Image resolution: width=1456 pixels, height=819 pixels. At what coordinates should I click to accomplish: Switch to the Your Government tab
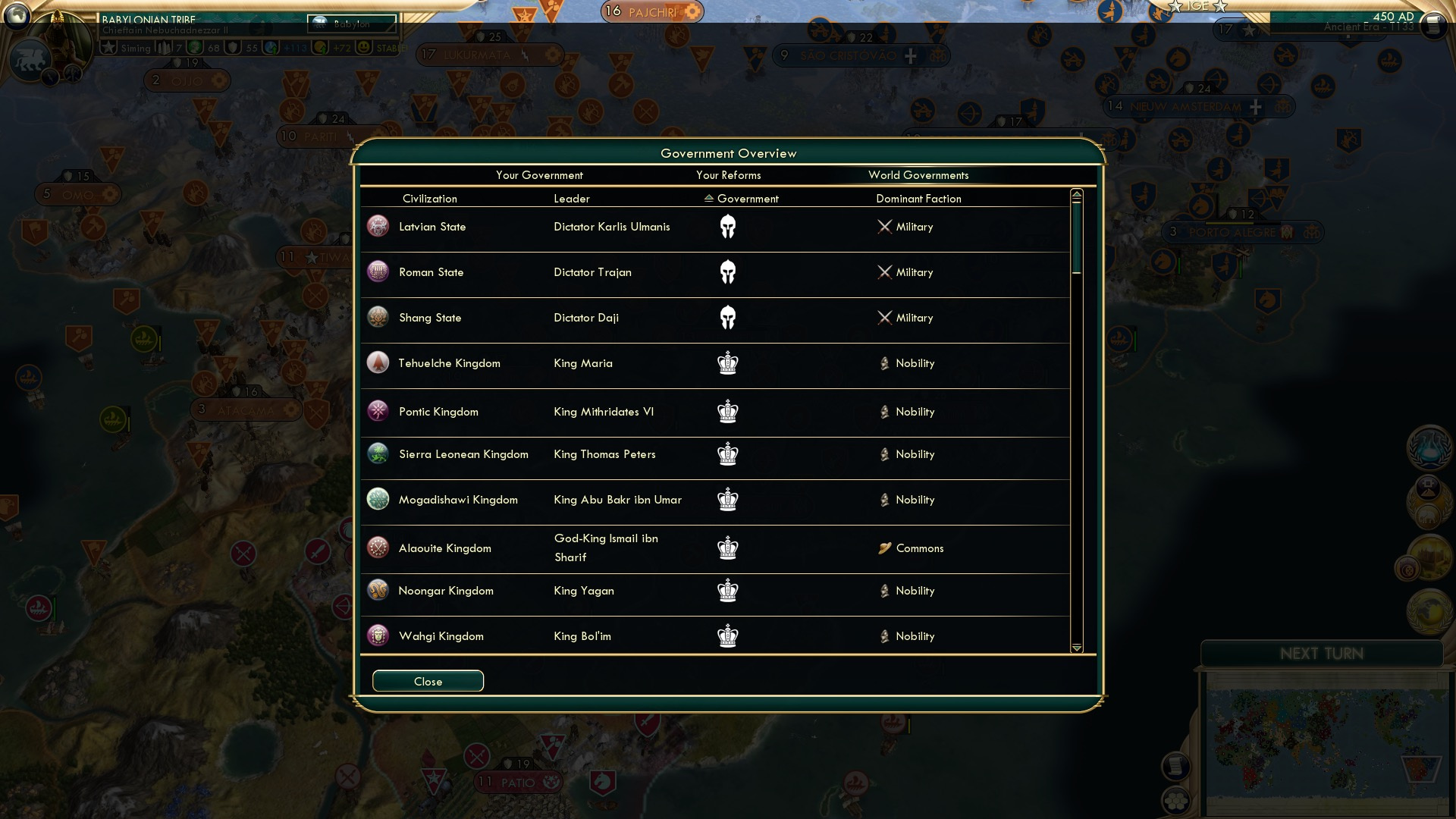[x=540, y=175]
